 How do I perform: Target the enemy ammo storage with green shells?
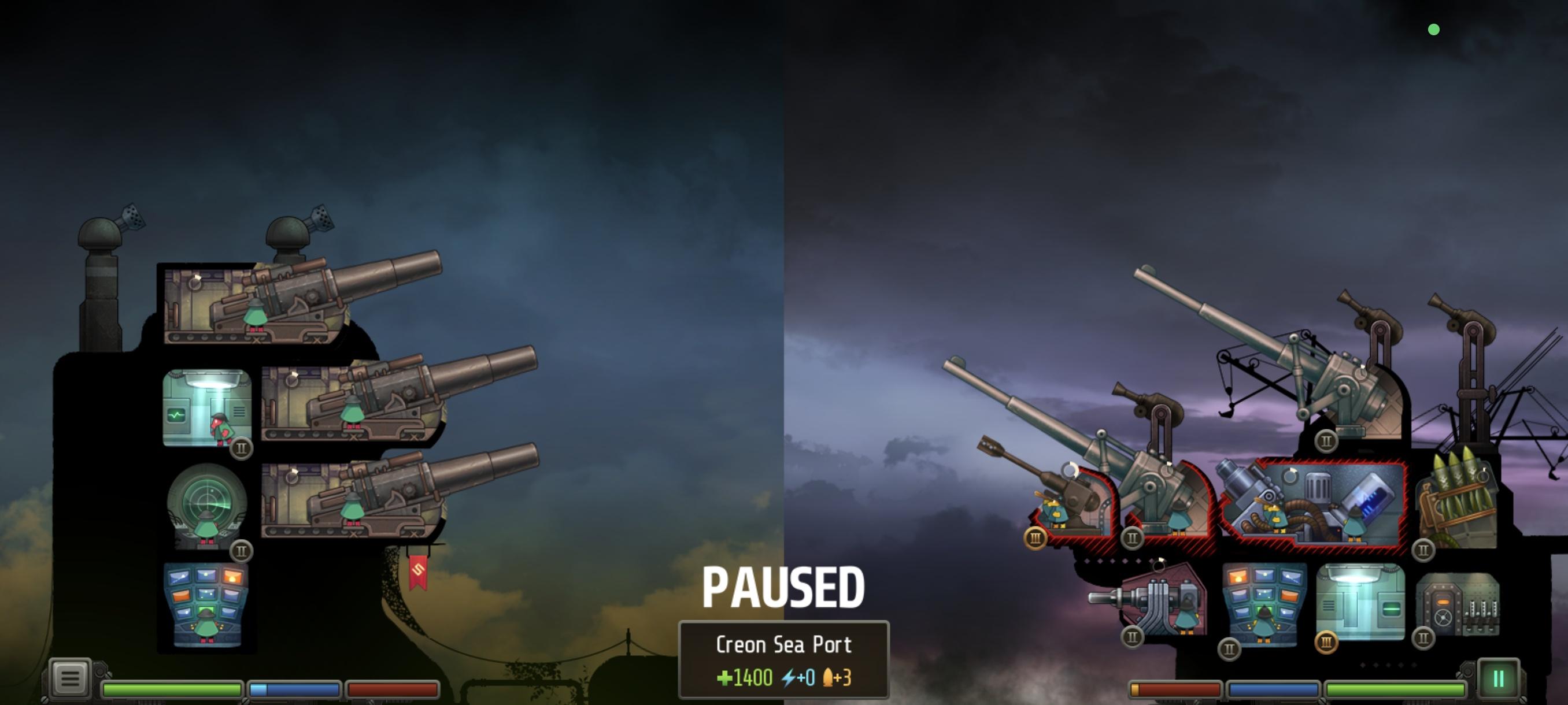(x=1456, y=508)
